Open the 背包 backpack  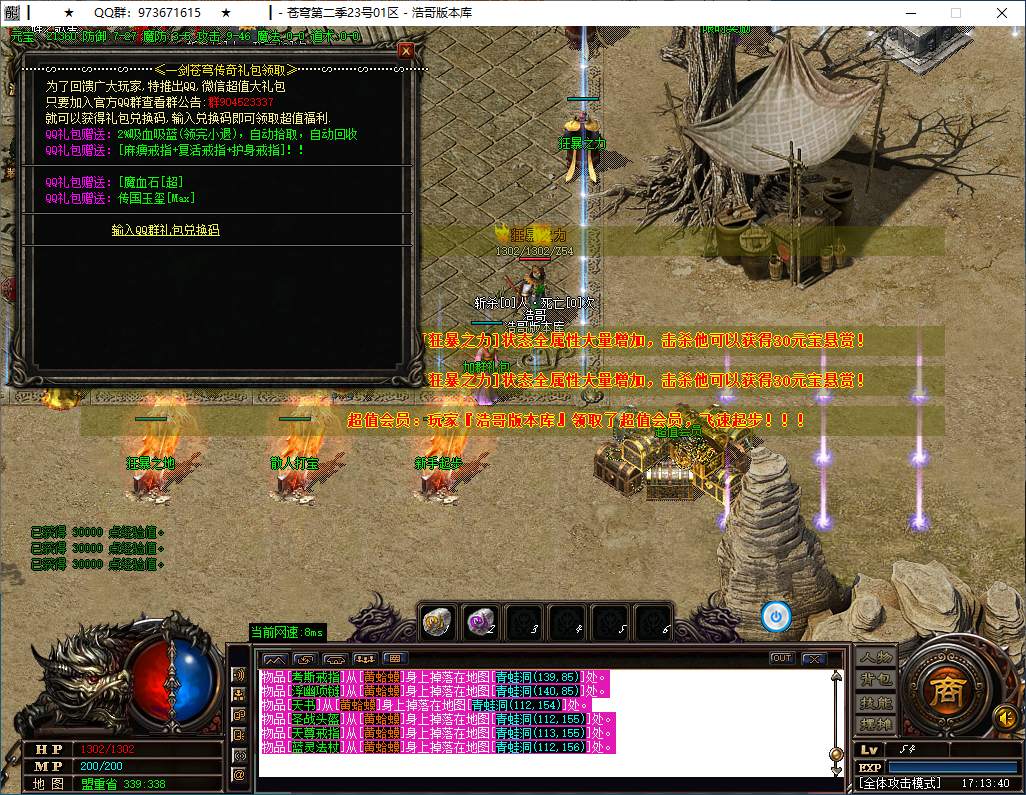876,680
